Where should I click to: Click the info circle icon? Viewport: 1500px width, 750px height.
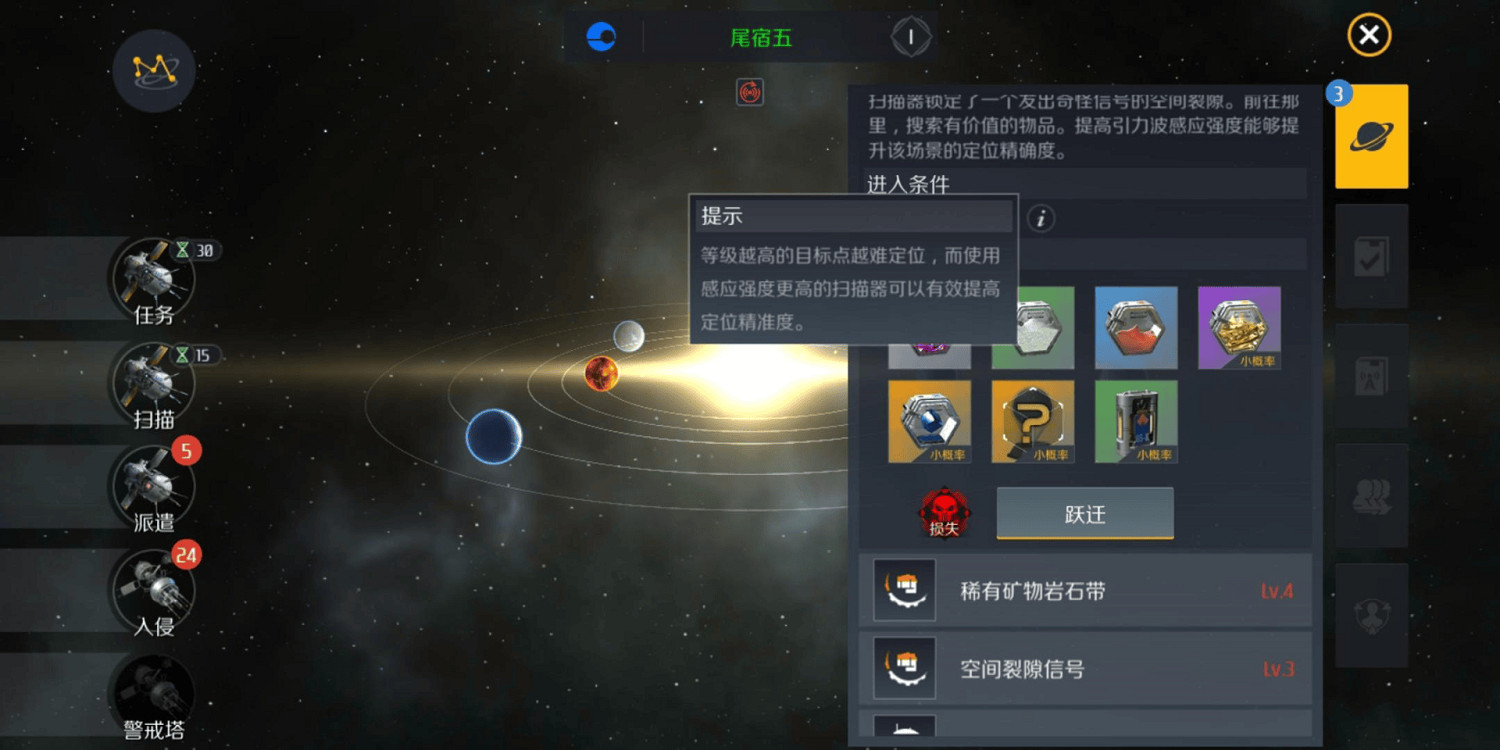pyautogui.click(x=1040, y=219)
